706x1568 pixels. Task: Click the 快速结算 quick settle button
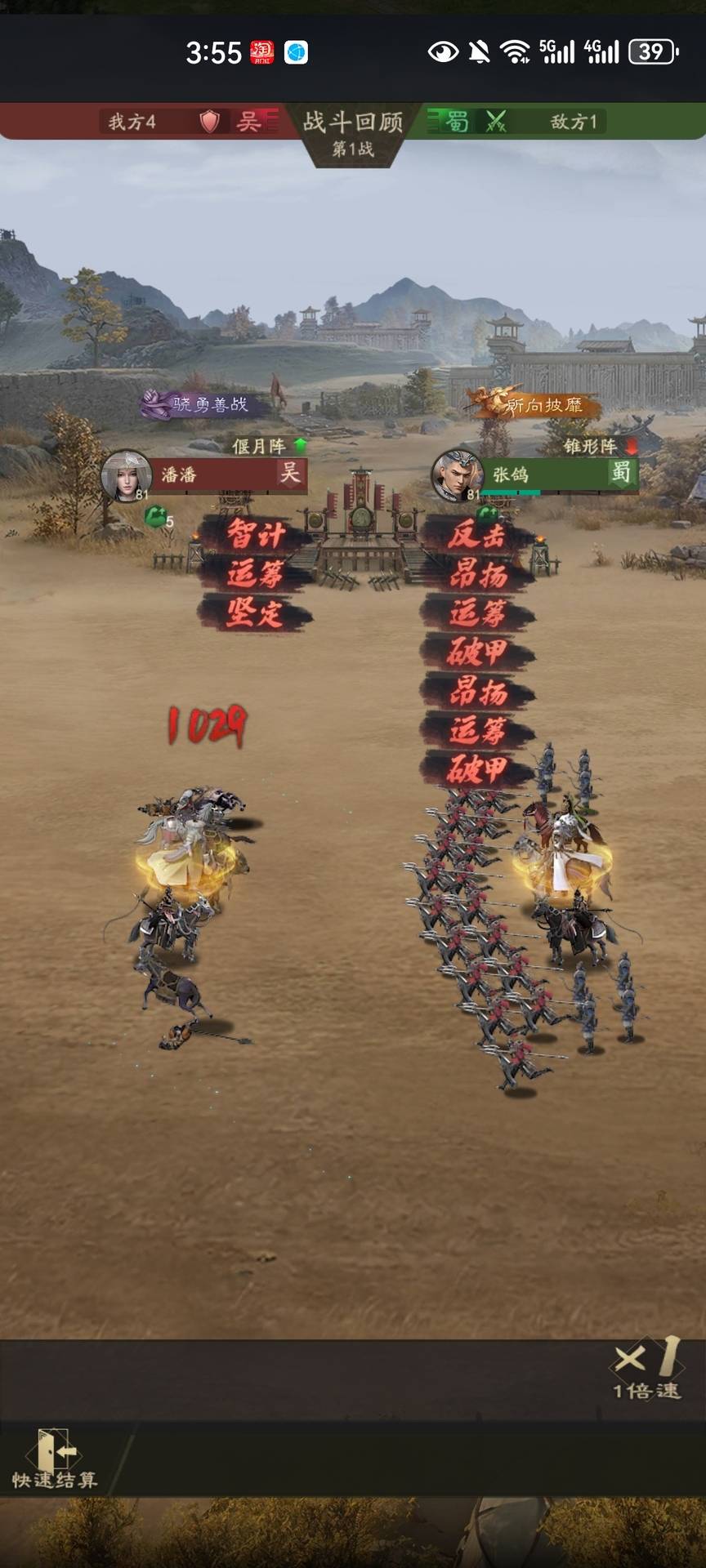(54, 1460)
